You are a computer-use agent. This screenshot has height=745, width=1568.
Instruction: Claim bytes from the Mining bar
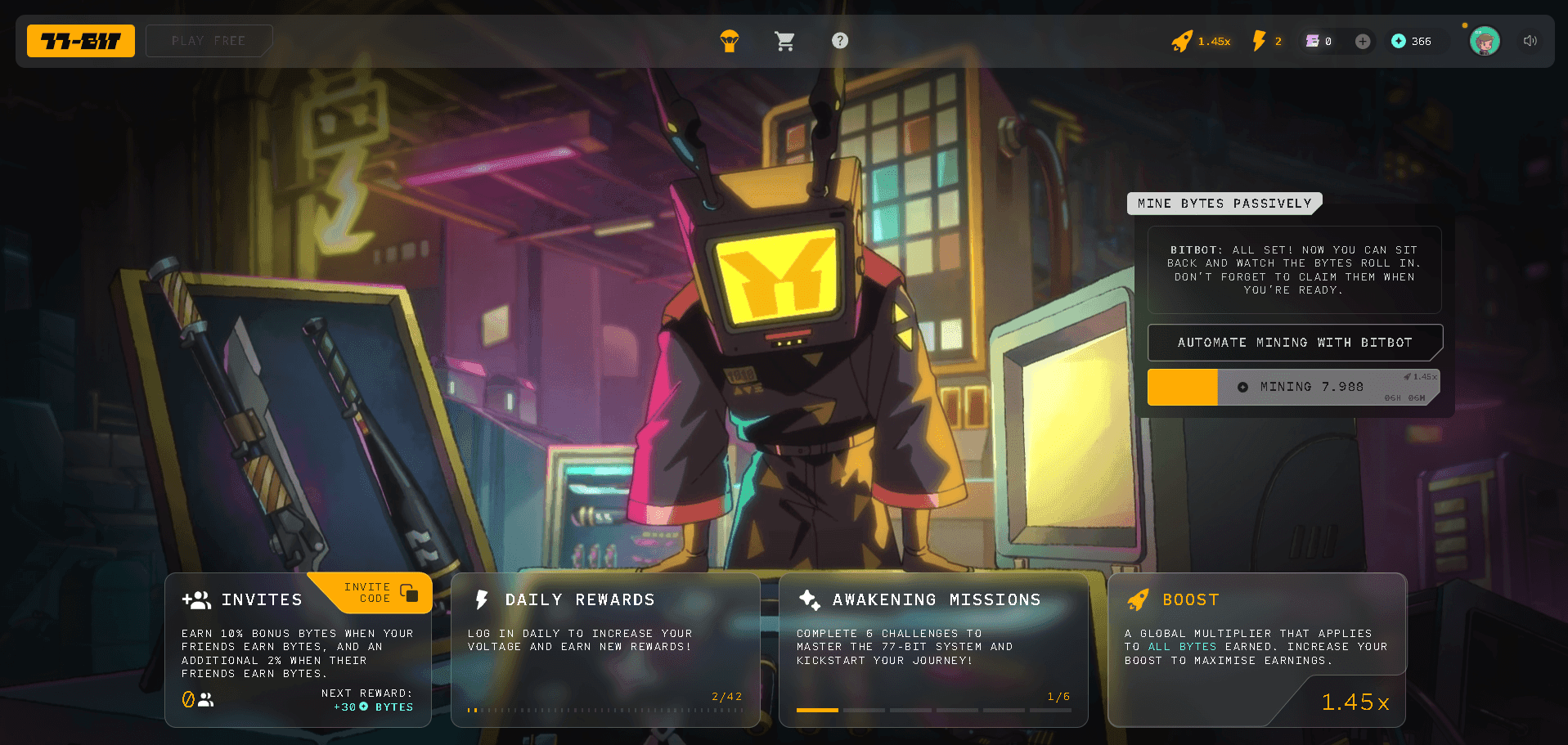1294,387
